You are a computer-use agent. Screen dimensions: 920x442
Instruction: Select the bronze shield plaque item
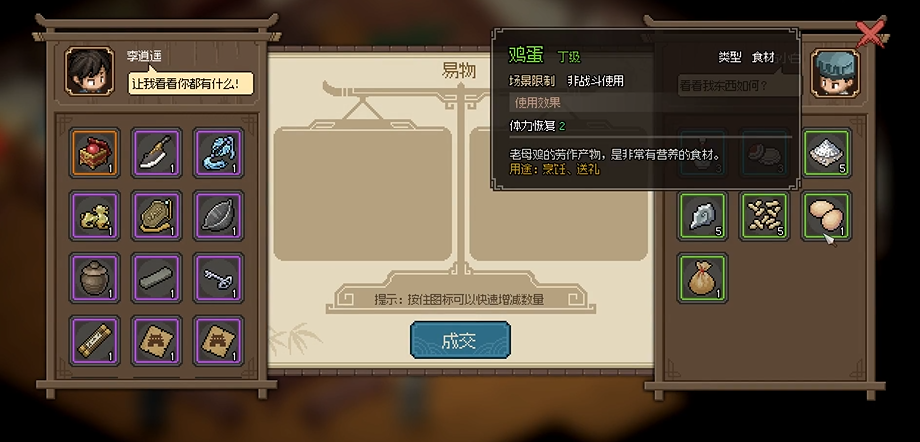pyautogui.click(x=156, y=215)
